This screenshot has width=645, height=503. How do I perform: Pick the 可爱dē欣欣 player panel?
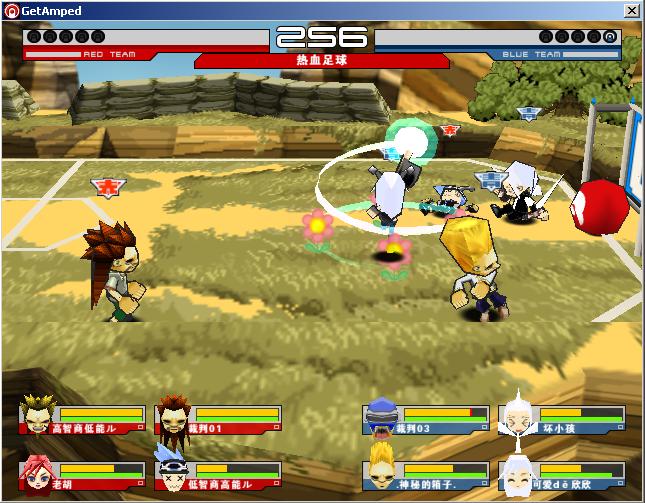point(563,474)
